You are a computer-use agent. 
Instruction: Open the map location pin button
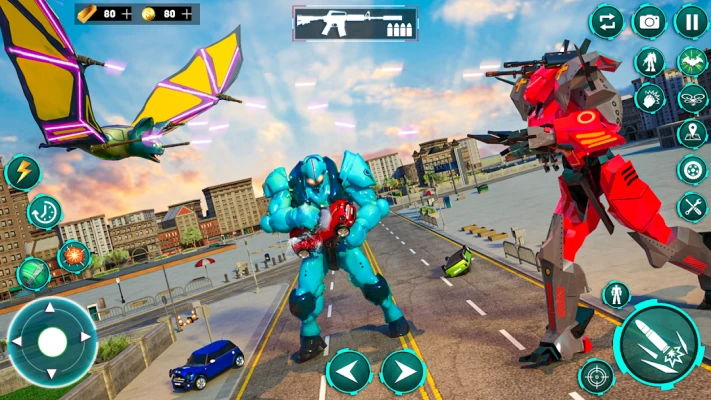(x=691, y=133)
